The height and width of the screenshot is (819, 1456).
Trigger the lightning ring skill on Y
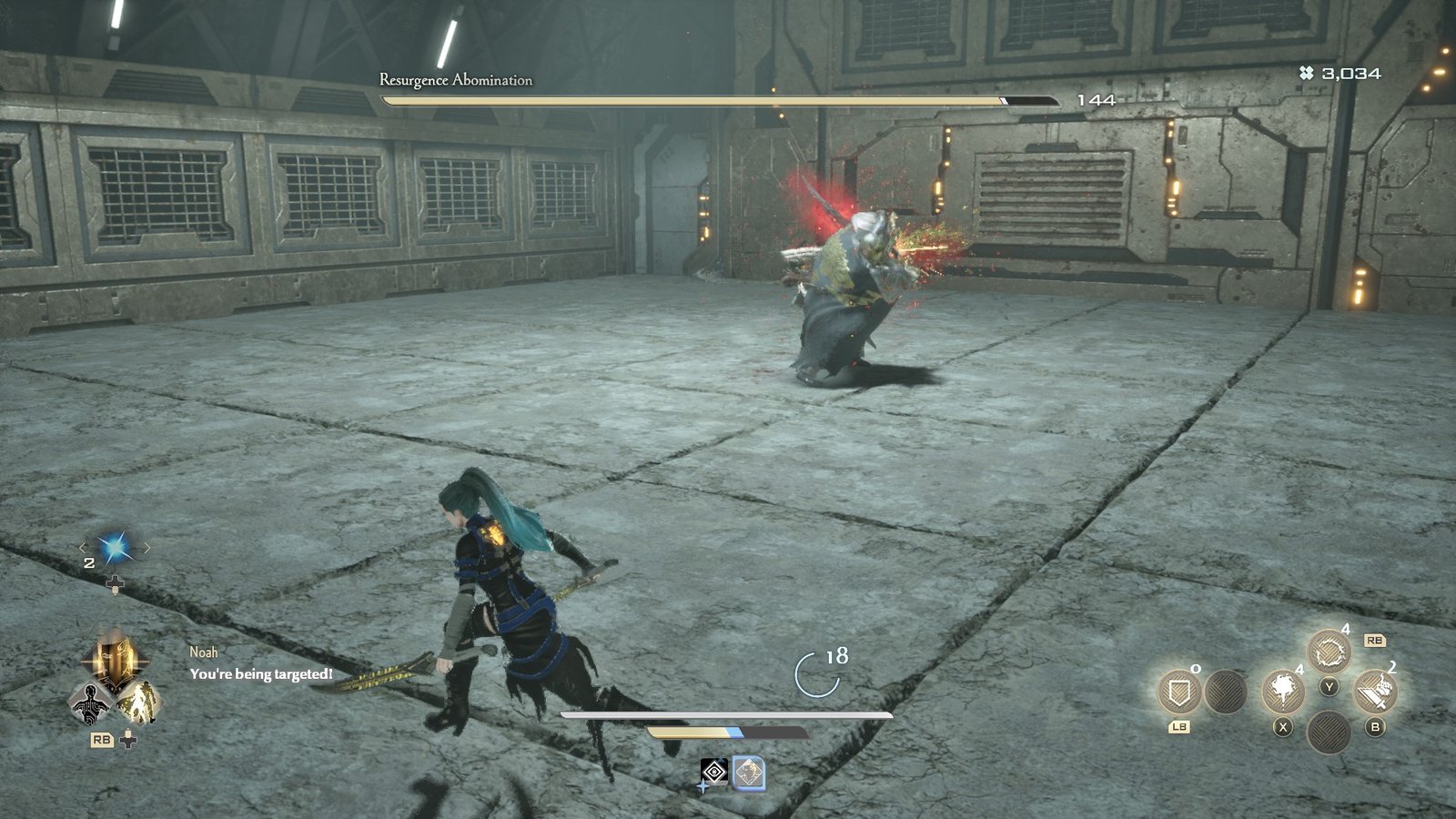tap(1330, 649)
